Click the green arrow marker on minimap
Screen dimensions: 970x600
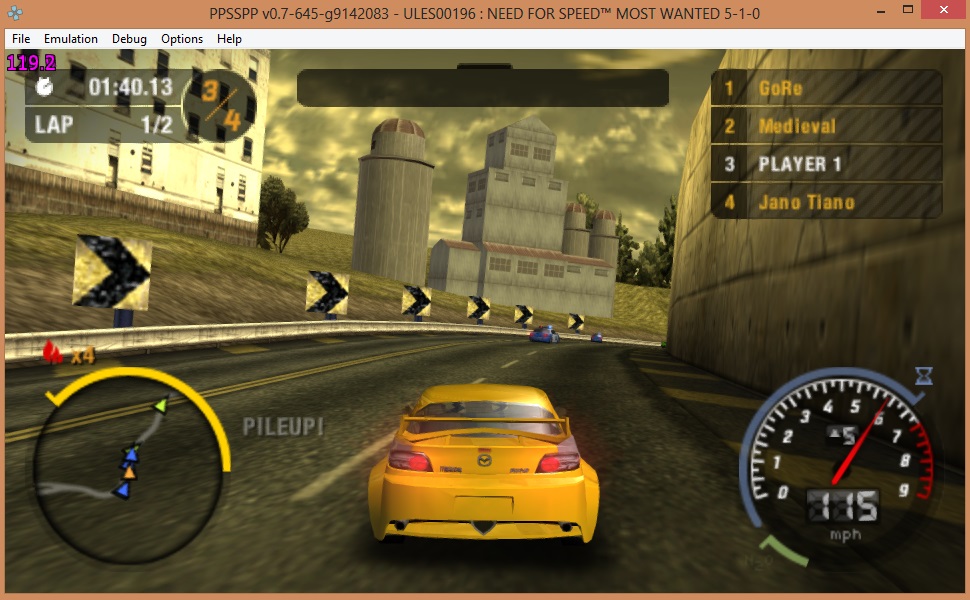click(x=160, y=405)
